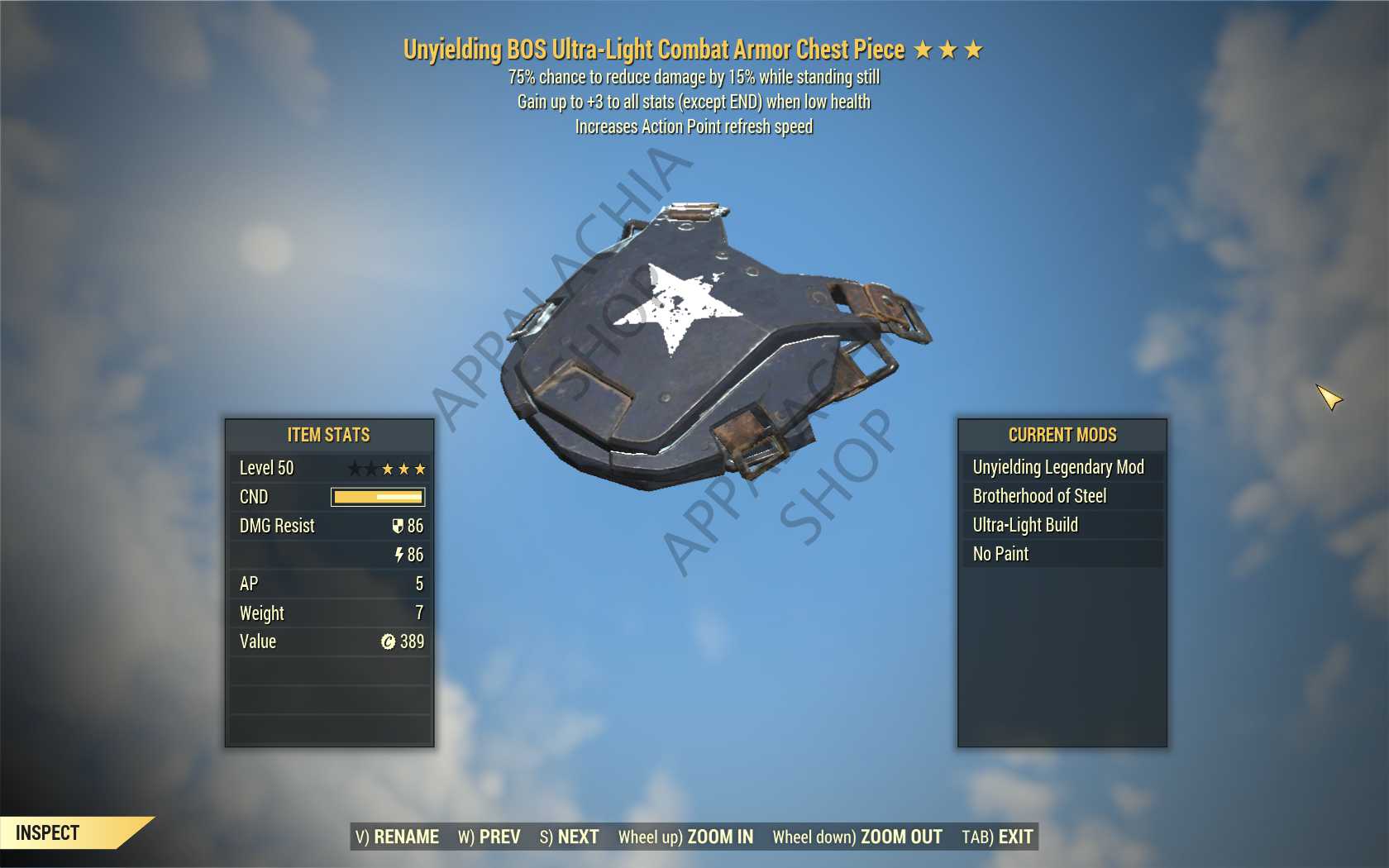Image resolution: width=1389 pixels, height=868 pixels.
Task: Choose the No Paint mod entry
Action: [1061, 554]
